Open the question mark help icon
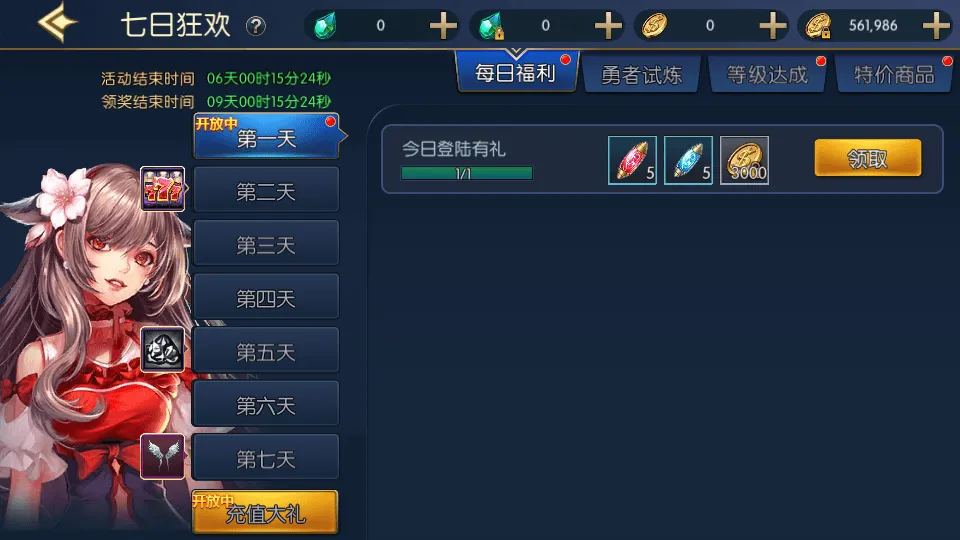The height and width of the screenshot is (540, 960). [256, 26]
